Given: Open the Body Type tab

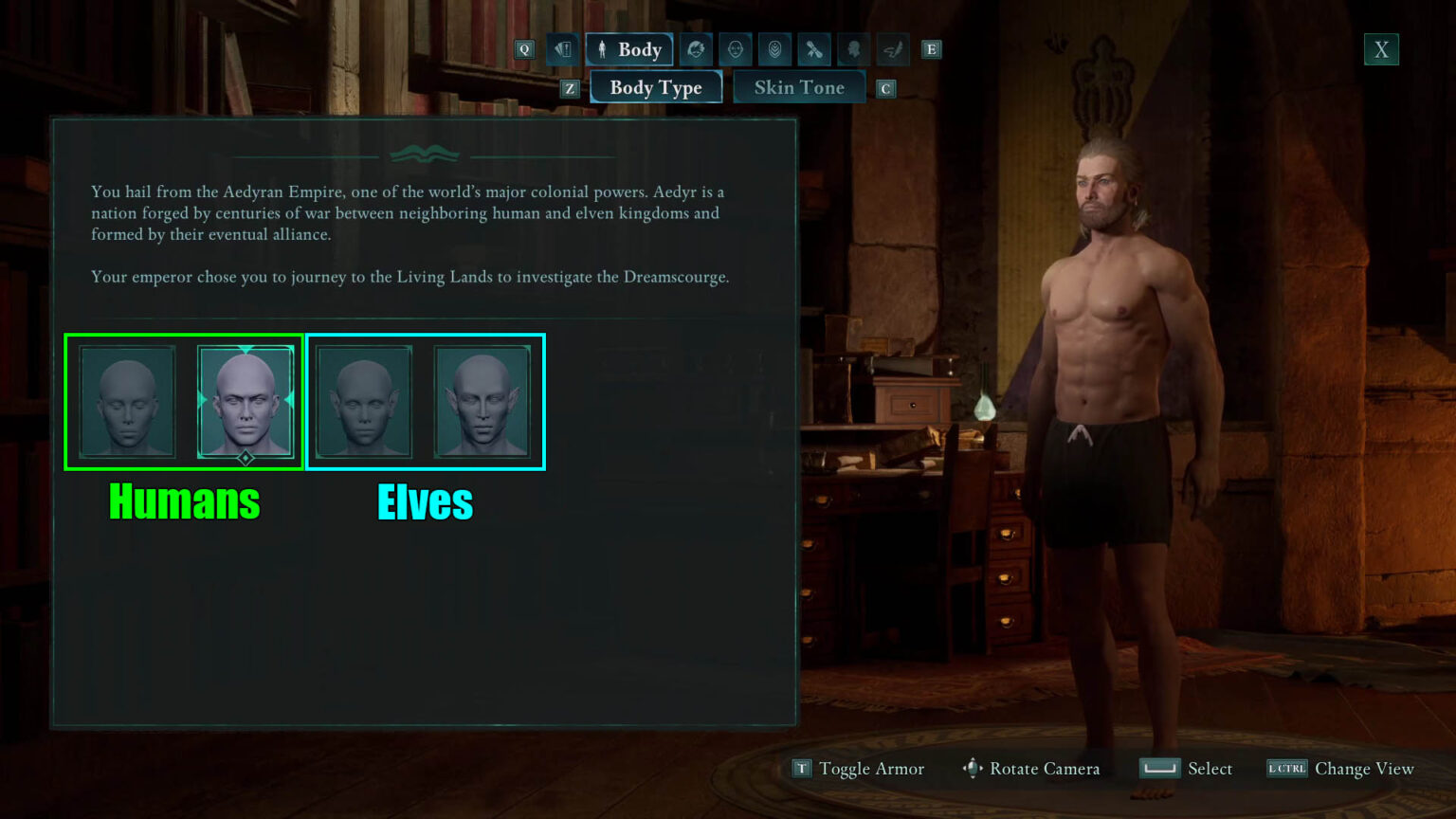Looking at the screenshot, I should click(656, 87).
